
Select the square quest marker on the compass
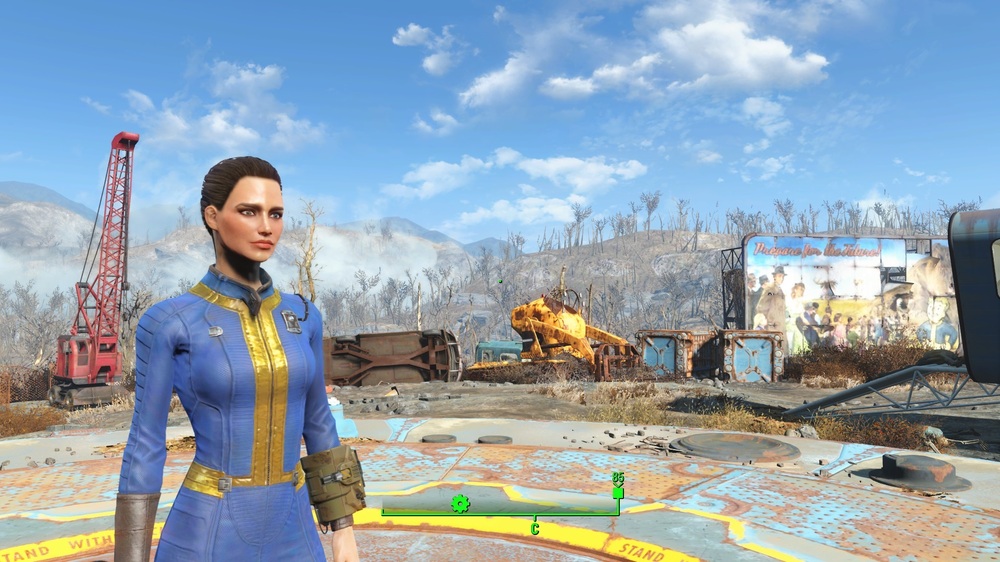tap(618, 492)
